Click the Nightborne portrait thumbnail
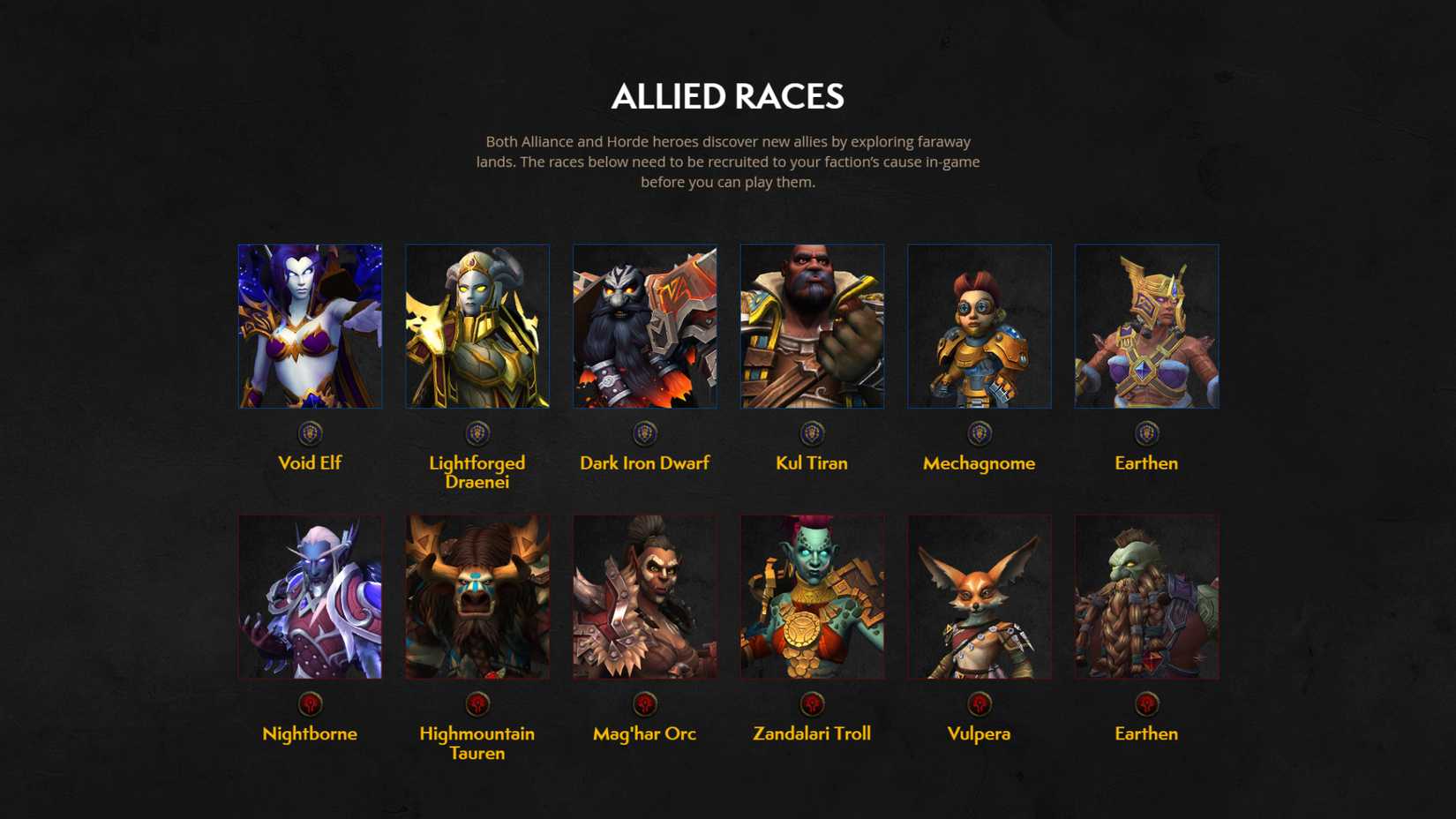The width and height of the screenshot is (1456, 819). click(311, 596)
